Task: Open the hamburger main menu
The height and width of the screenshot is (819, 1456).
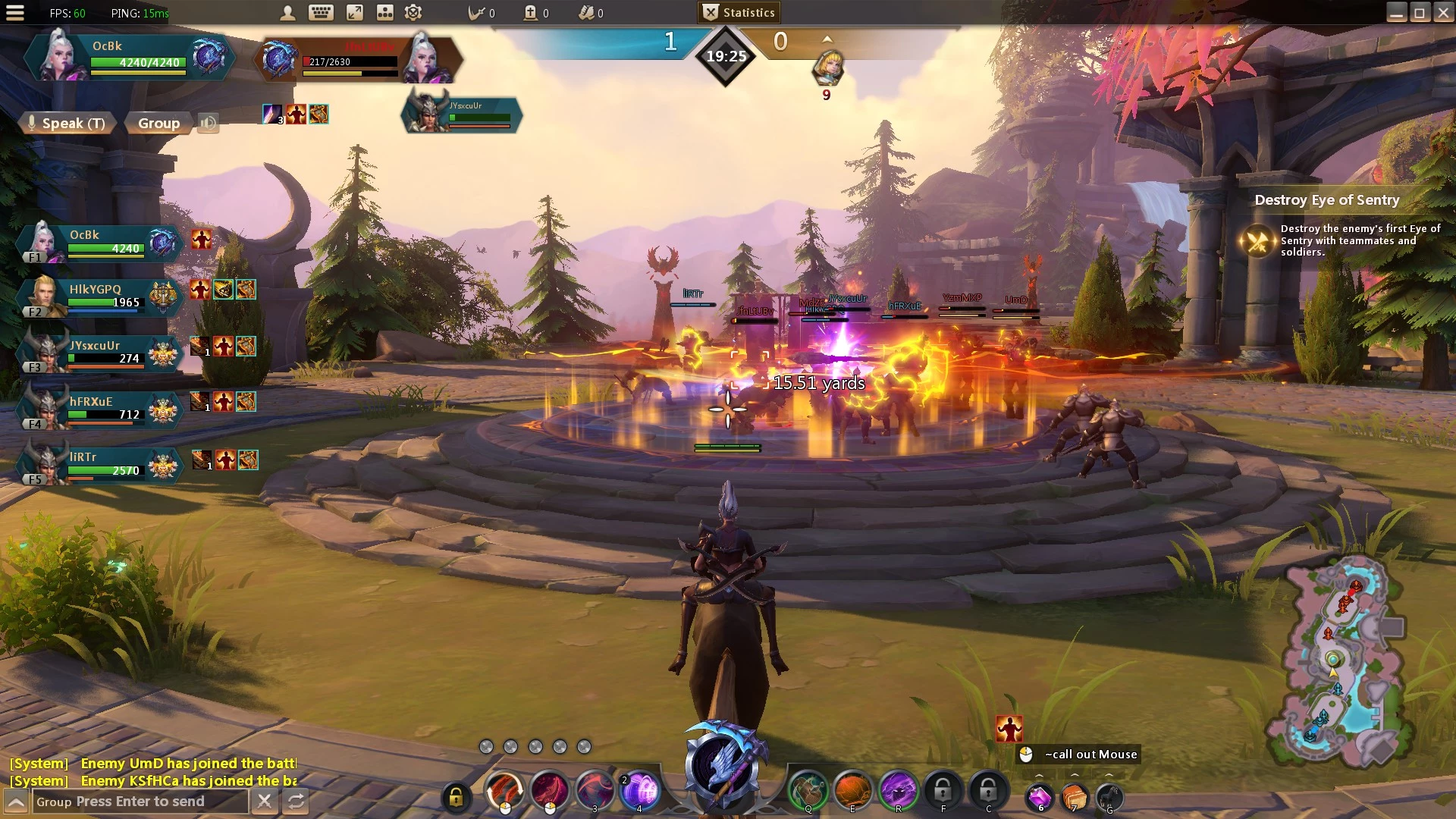Action: click(x=15, y=13)
